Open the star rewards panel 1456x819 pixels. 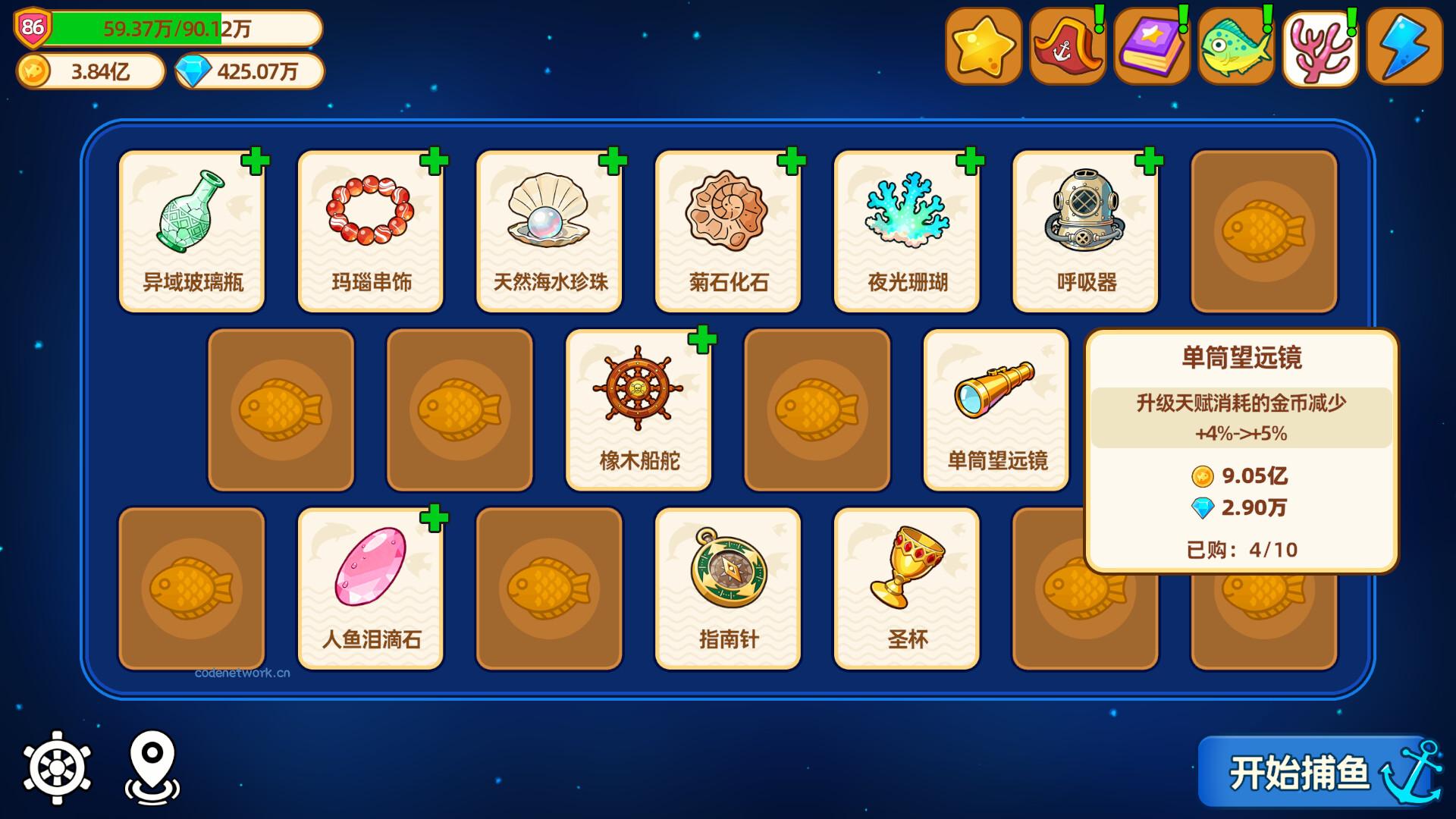point(984,45)
